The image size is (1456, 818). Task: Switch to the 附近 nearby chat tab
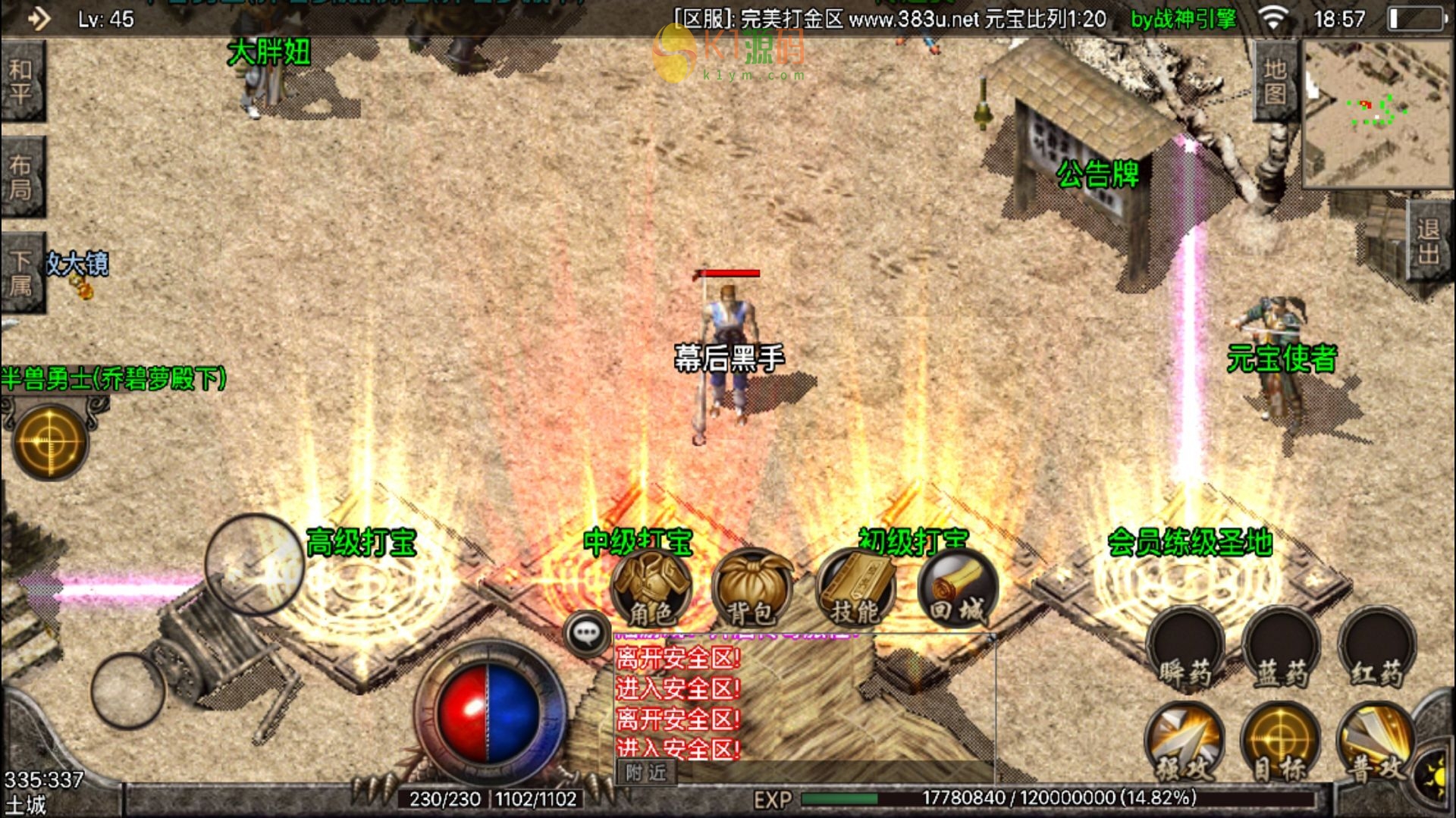tap(645, 773)
